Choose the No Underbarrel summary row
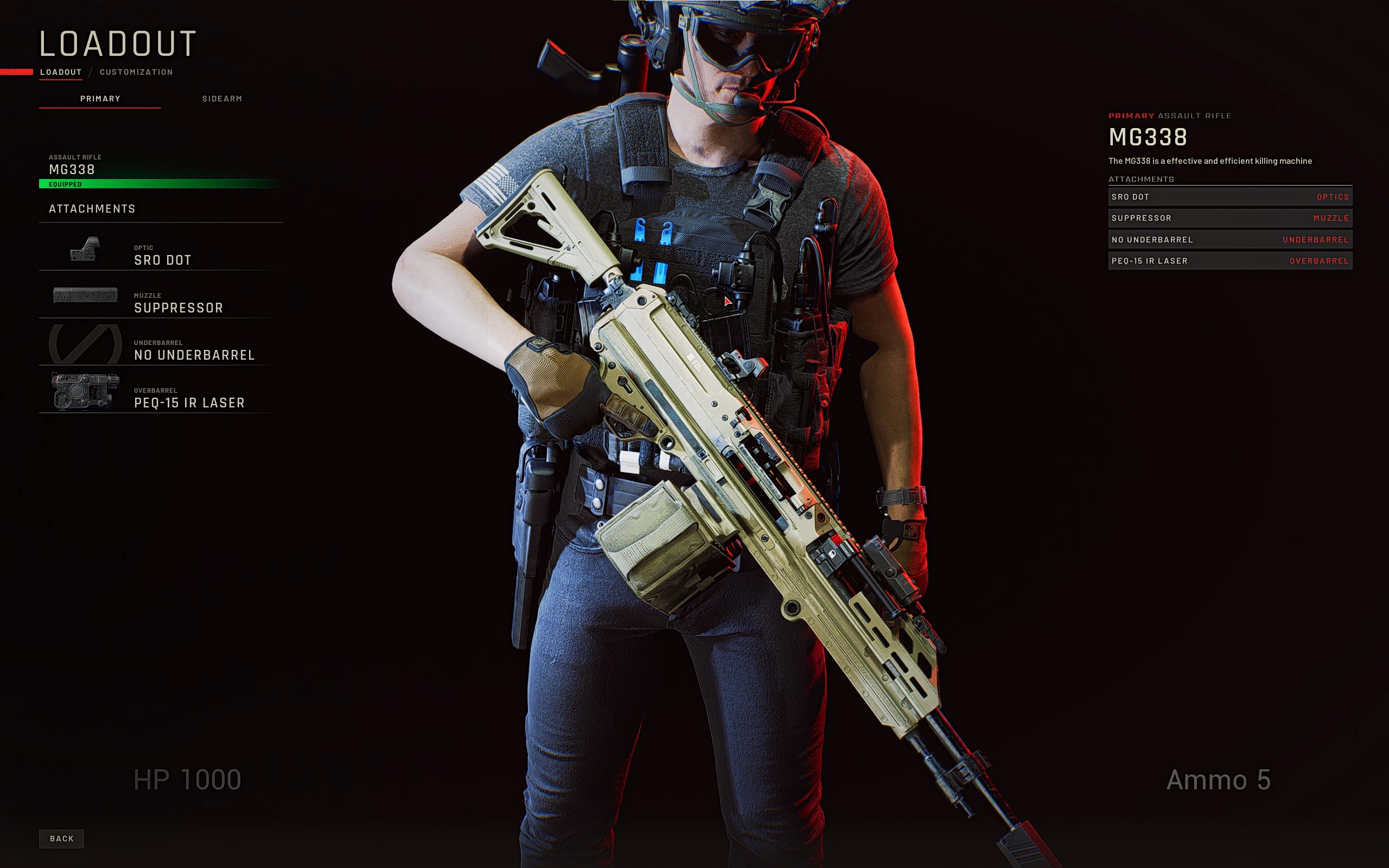Image resolution: width=1389 pixels, height=868 pixels. click(1229, 239)
